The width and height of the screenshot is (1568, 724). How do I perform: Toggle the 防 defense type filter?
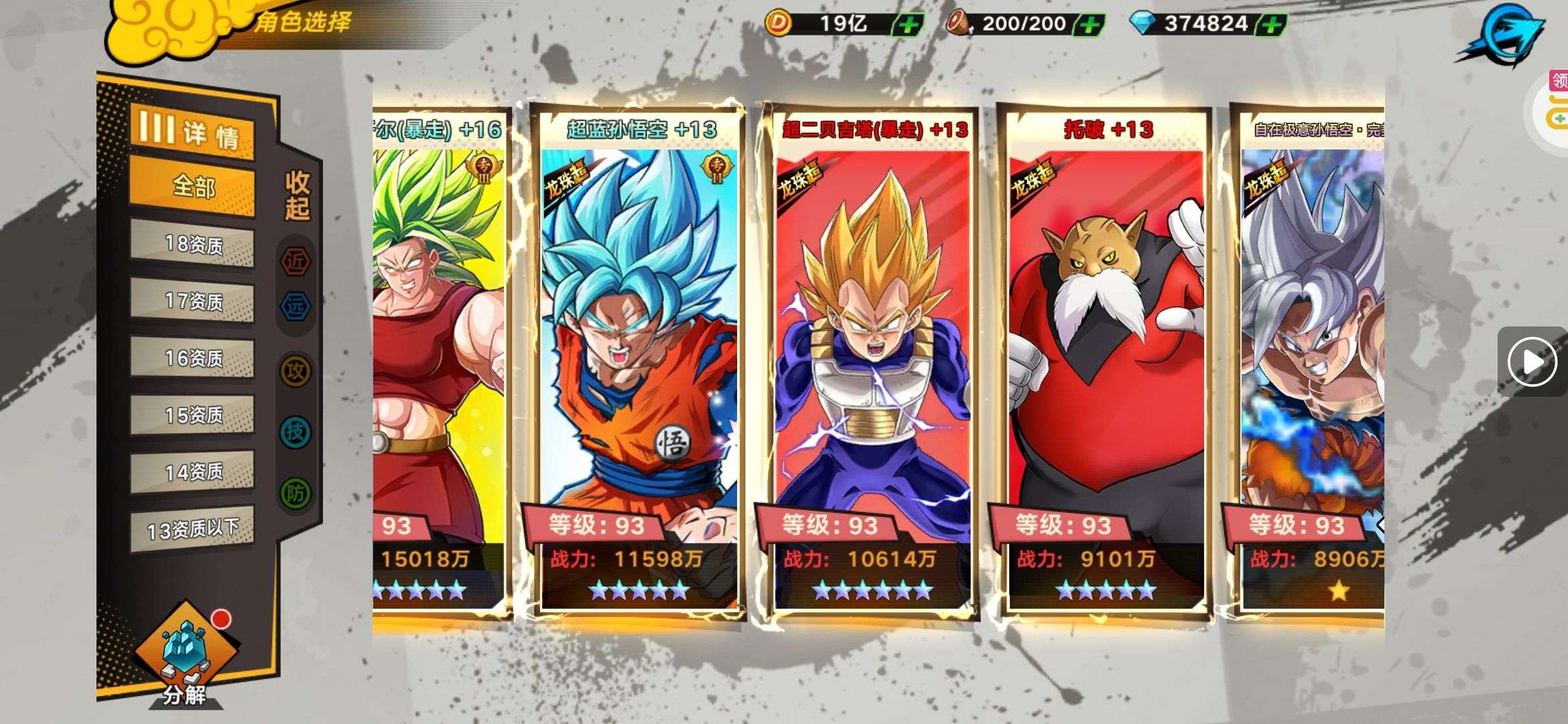296,493
